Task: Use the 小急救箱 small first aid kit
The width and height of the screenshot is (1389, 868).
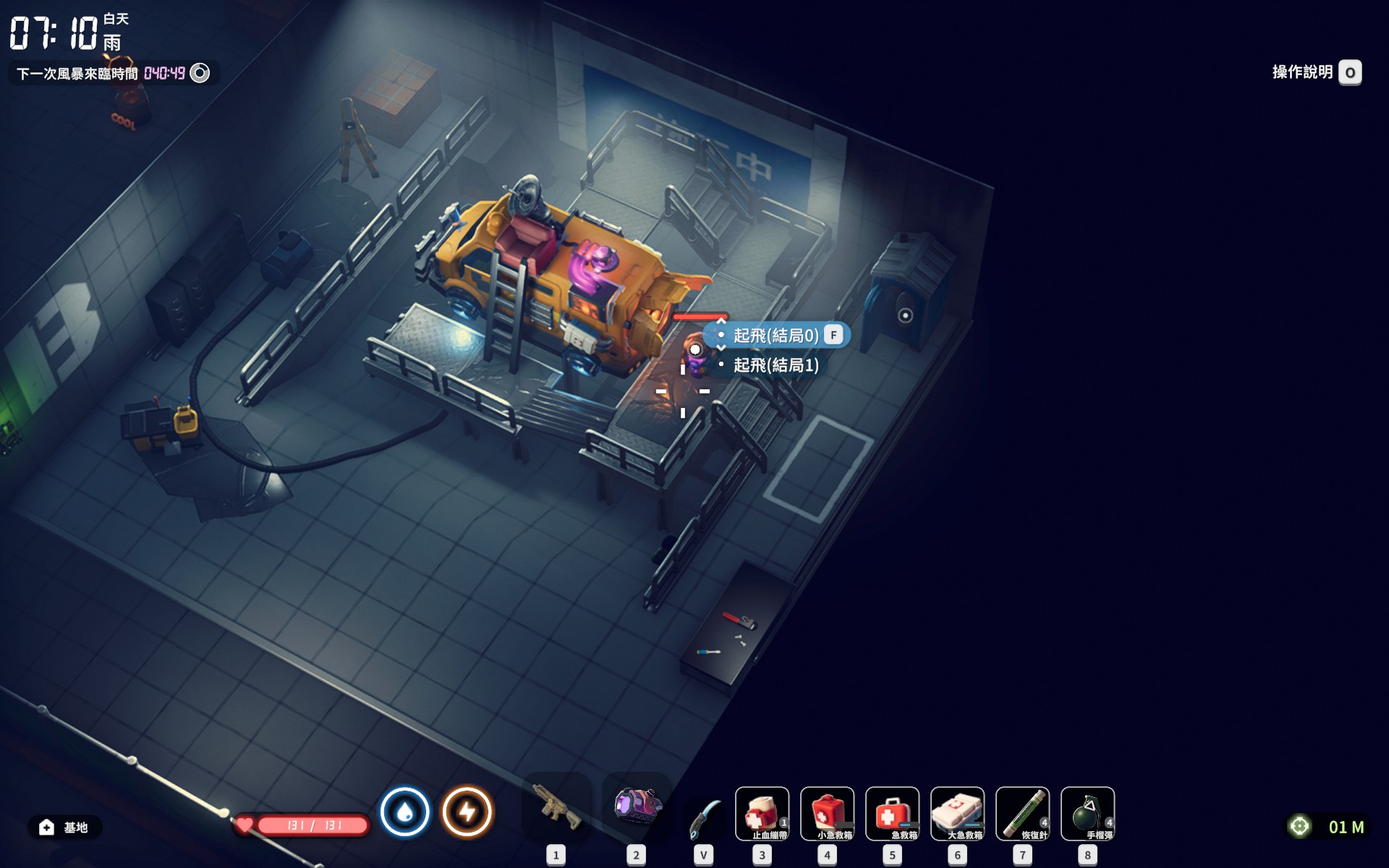Action: [x=827, y=814]
